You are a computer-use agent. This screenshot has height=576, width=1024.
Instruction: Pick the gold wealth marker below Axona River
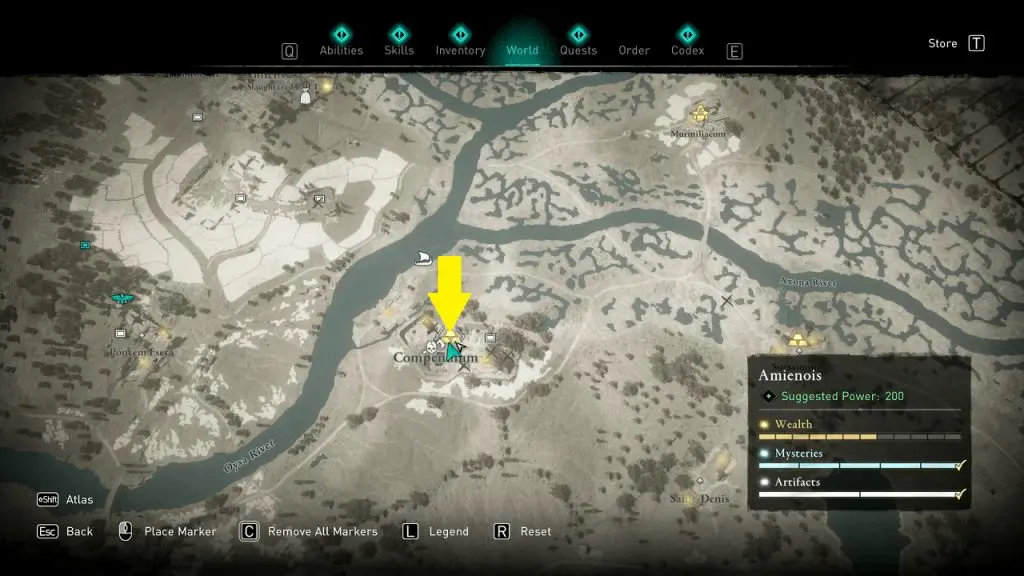pyautogui.click(x=796, y=341)
